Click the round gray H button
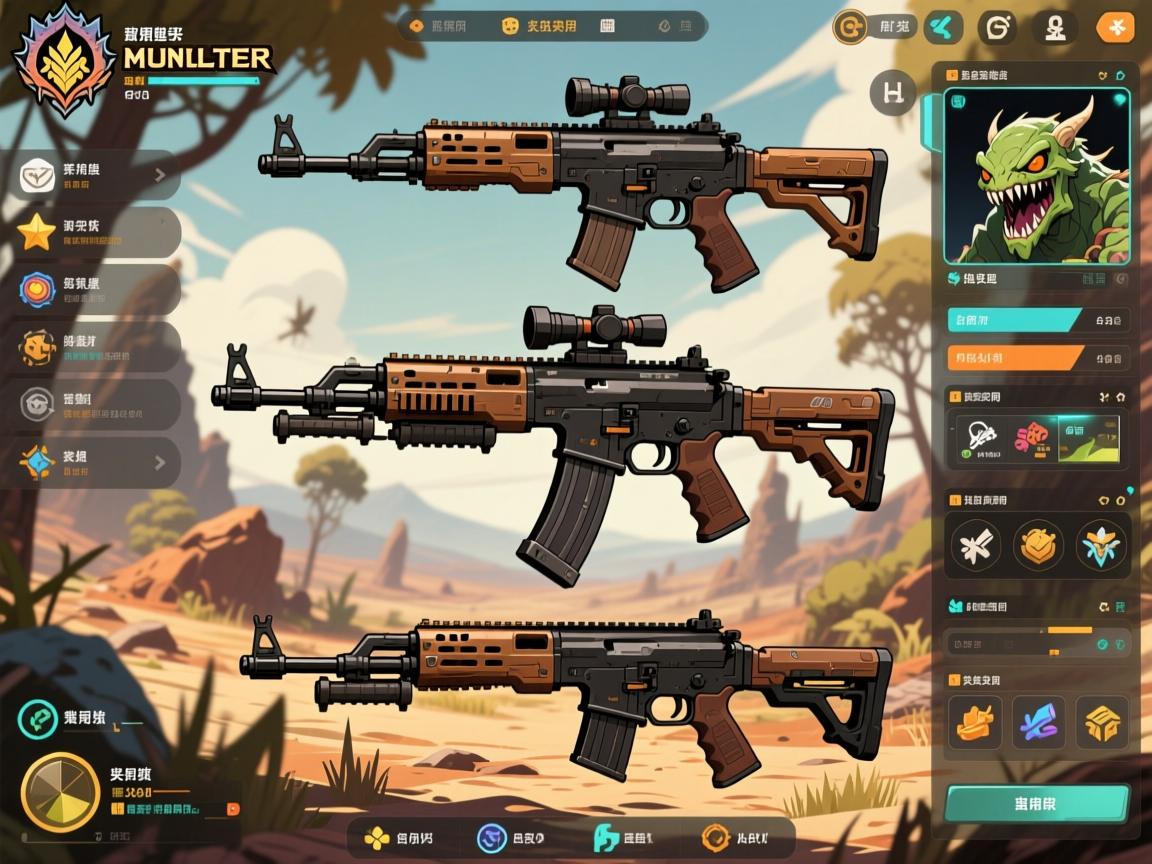Screen dimensions: 1152x864 [893, 94]
